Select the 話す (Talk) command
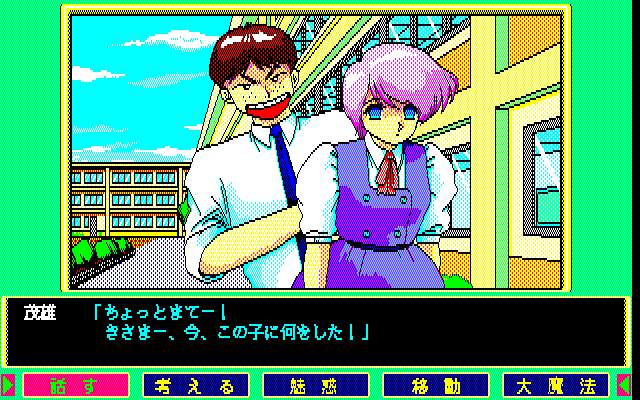Viewport: 640px width, 400px height. click(76, 385)
